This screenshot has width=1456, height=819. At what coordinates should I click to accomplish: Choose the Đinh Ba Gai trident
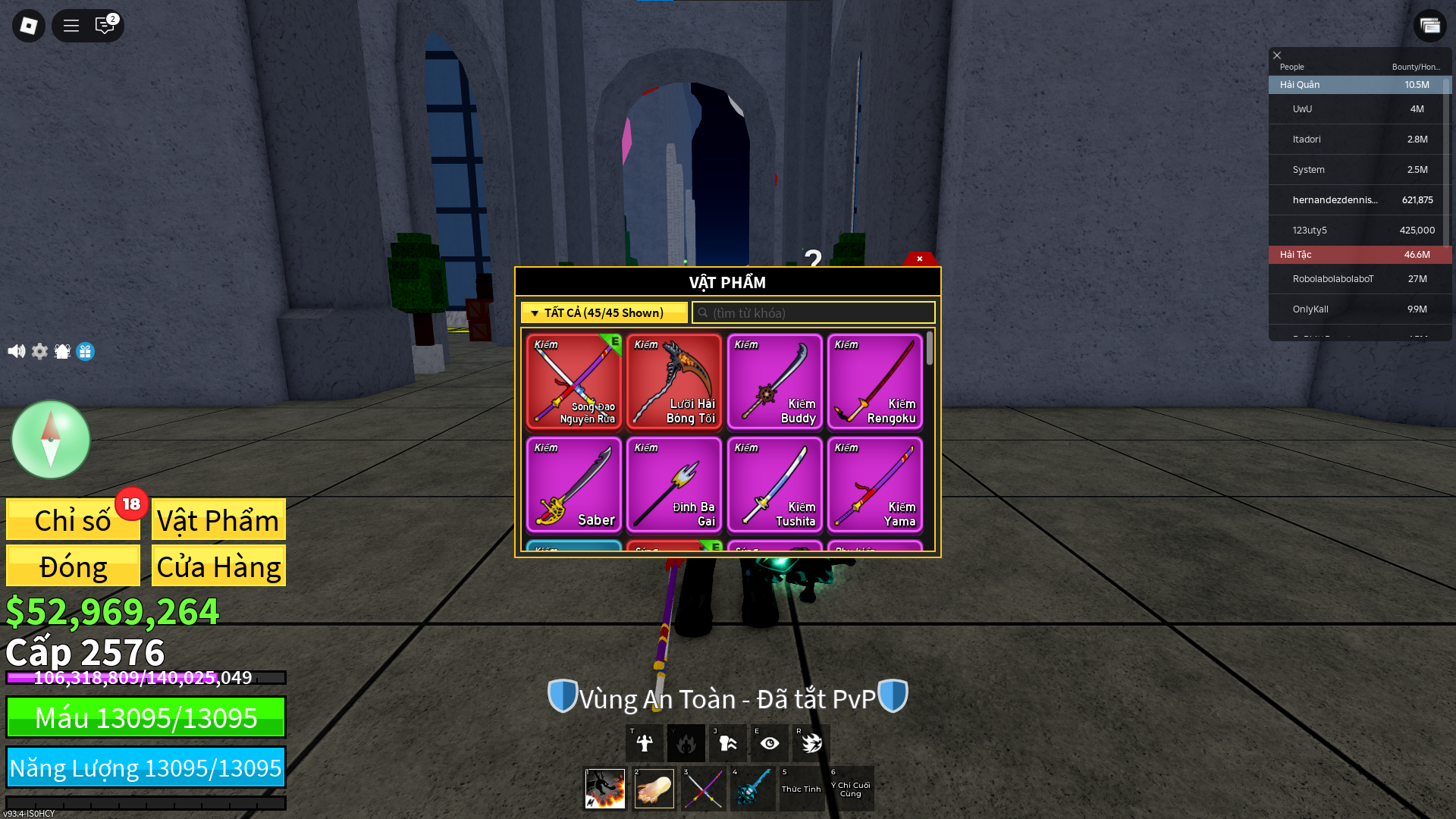674,485
